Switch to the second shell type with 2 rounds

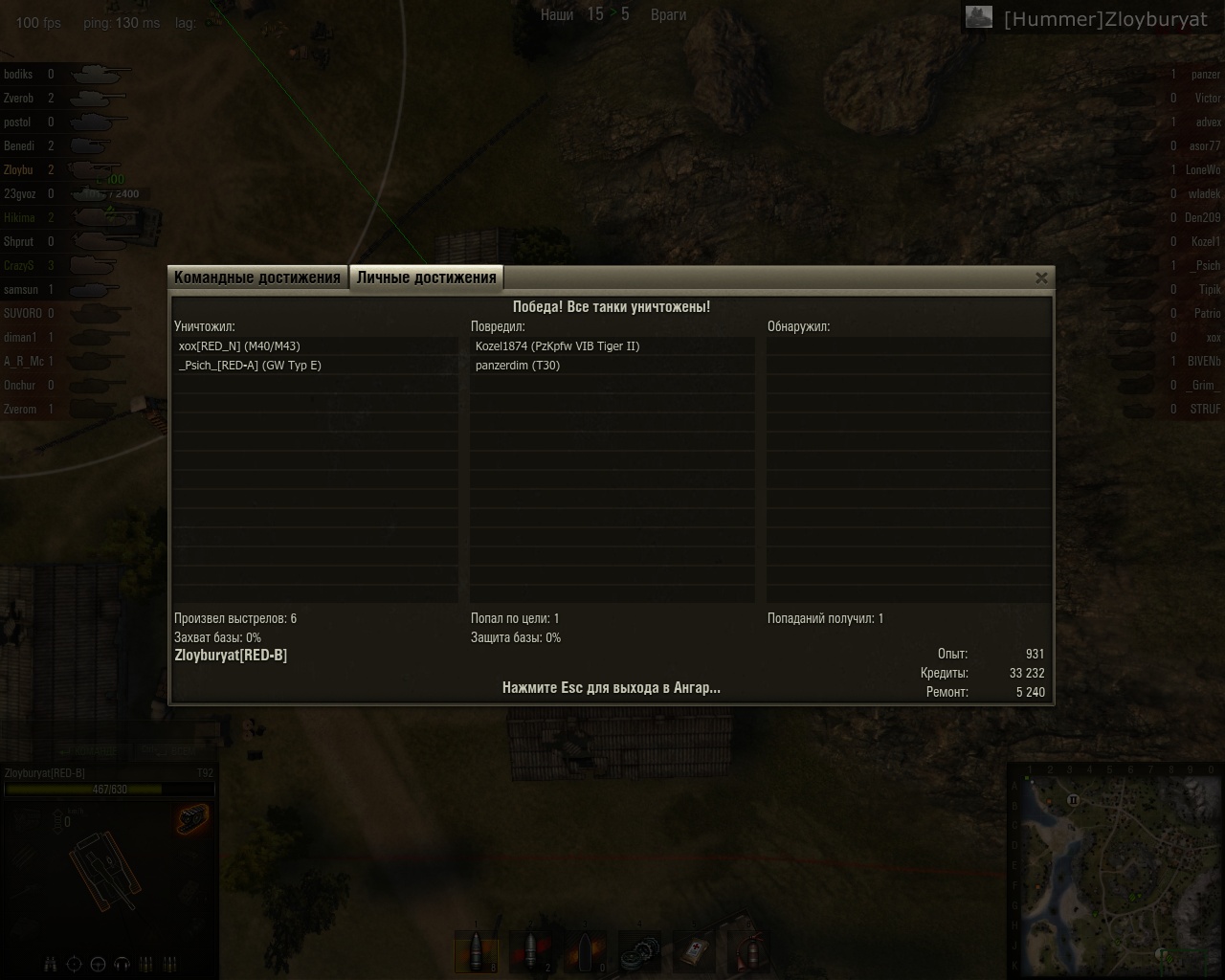tap(531, 952)
